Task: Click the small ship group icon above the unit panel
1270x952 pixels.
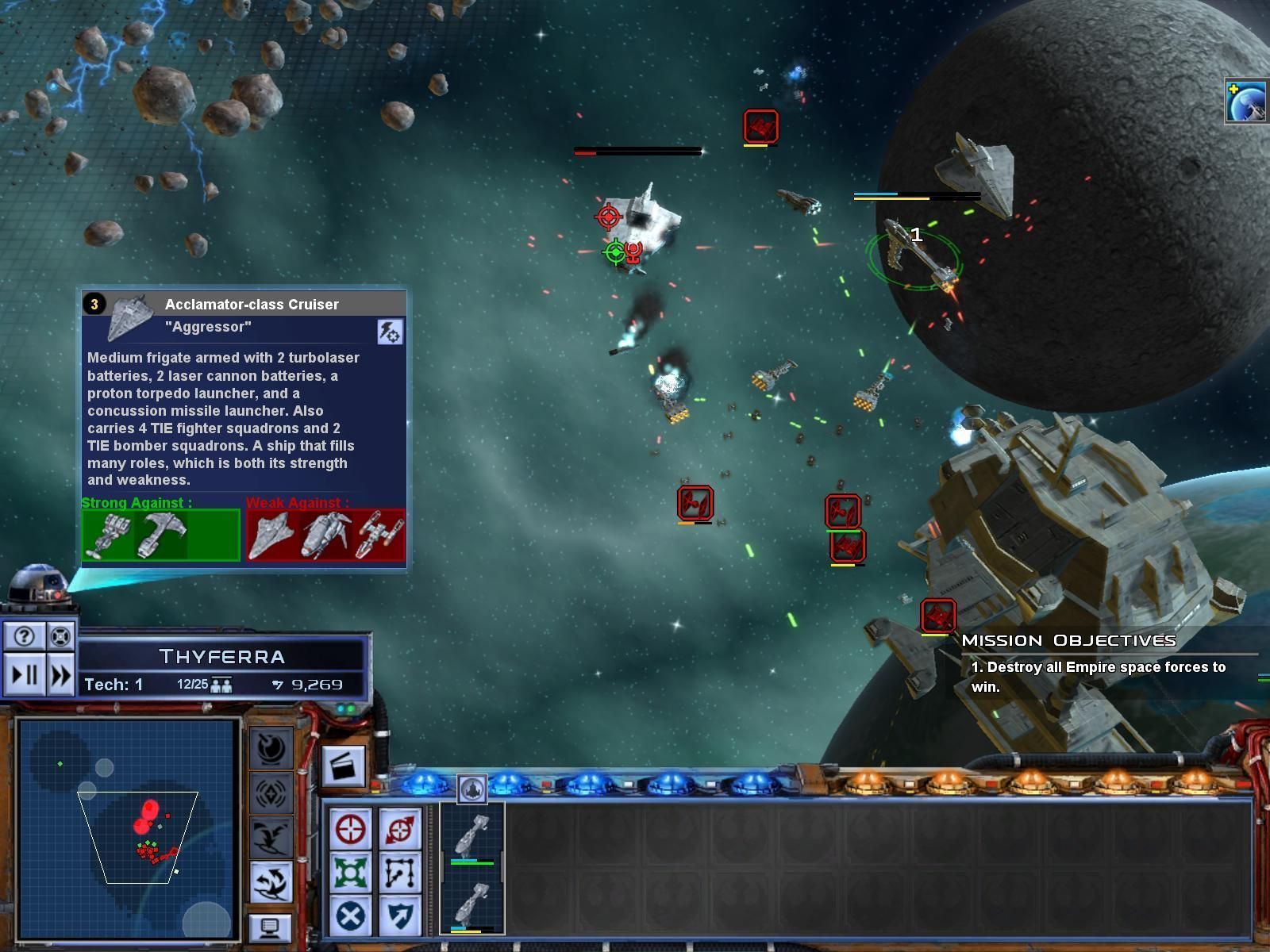Action: 472,789
